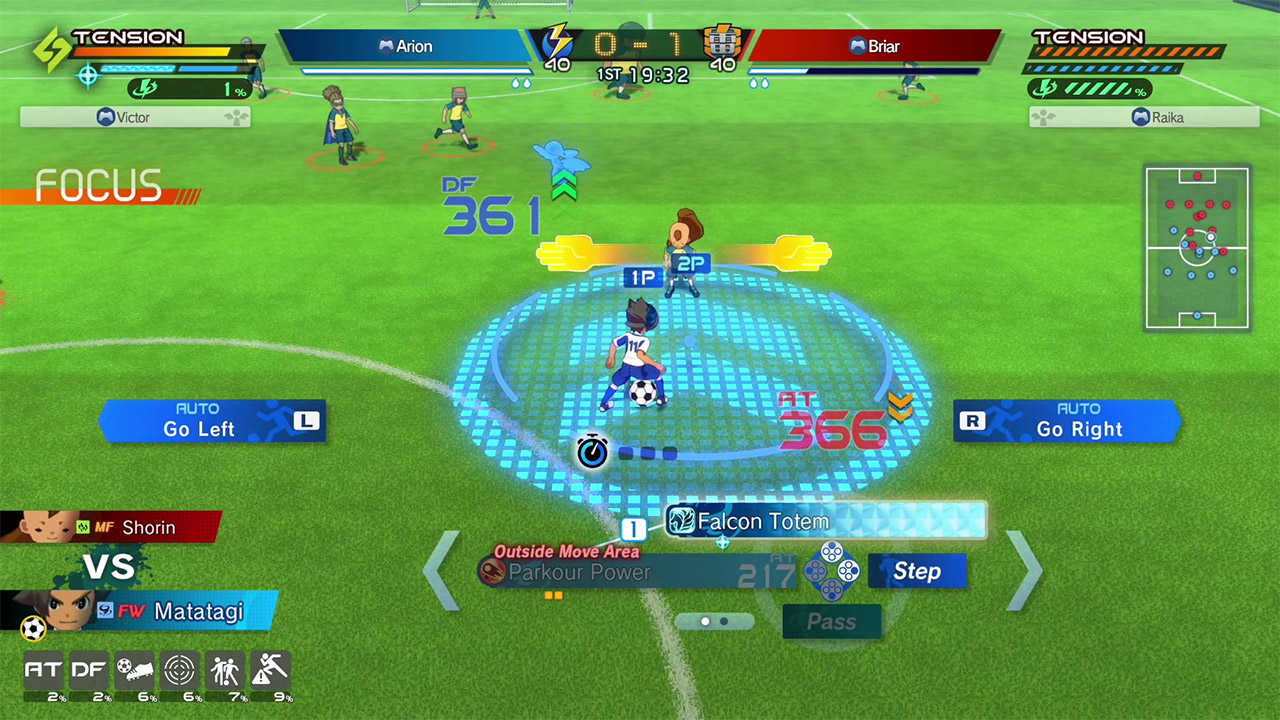The width and height of the screenshot is (1280, 720).
Task: Click the Arion team name bar
Action: [x=405, y=46]
